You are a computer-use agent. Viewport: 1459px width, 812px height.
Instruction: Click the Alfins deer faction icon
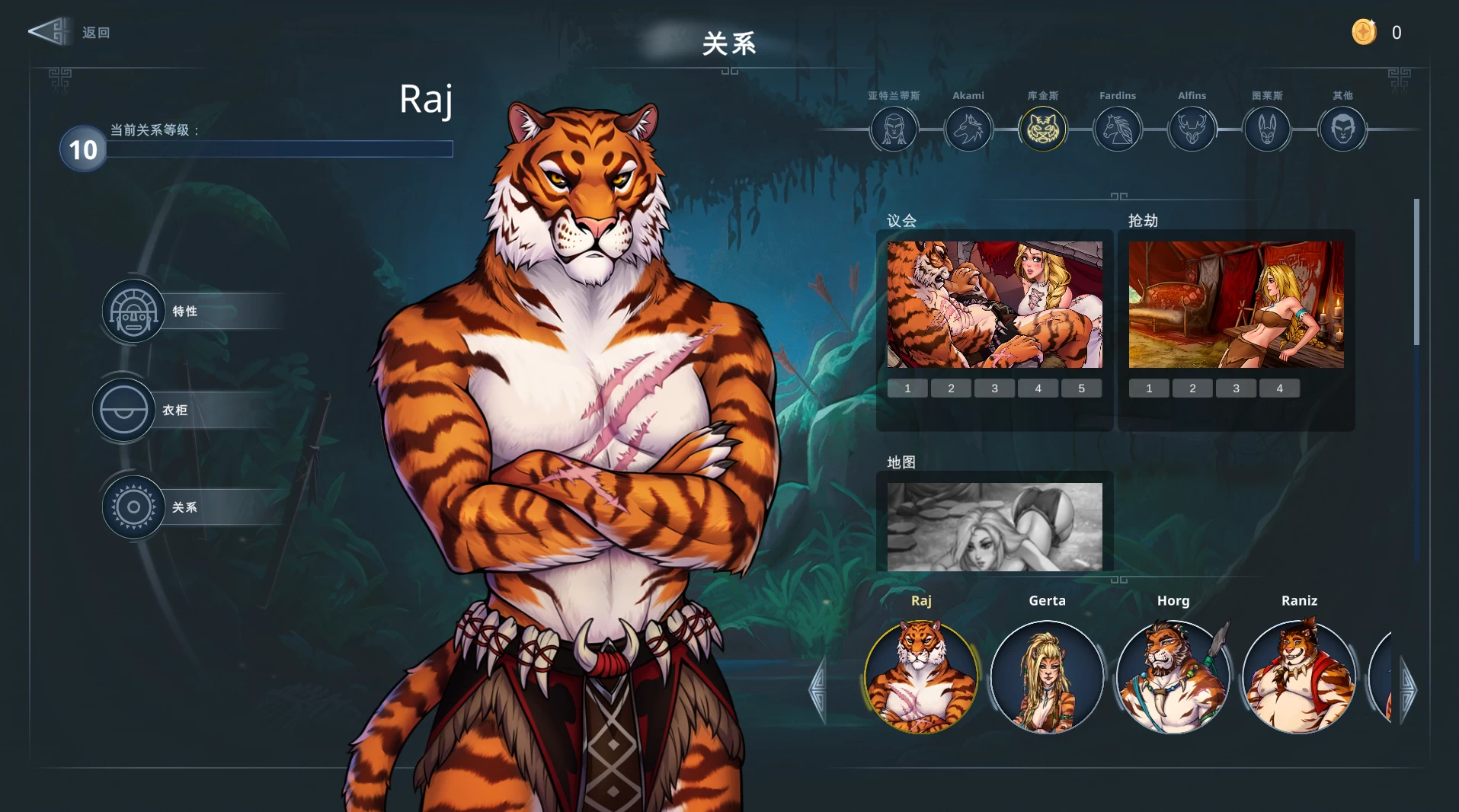1192,129
